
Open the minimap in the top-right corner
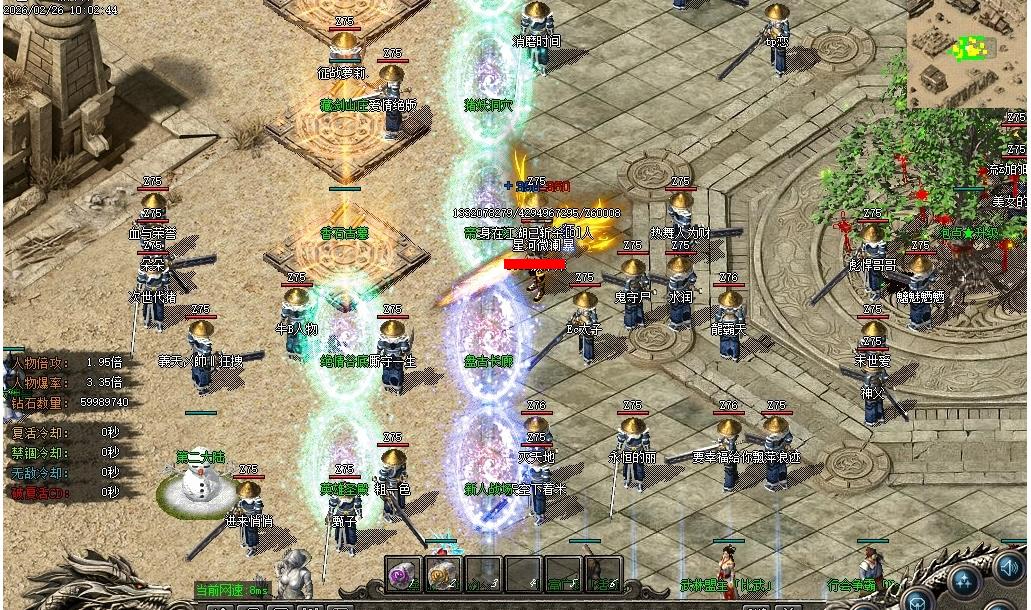point(967,52)
